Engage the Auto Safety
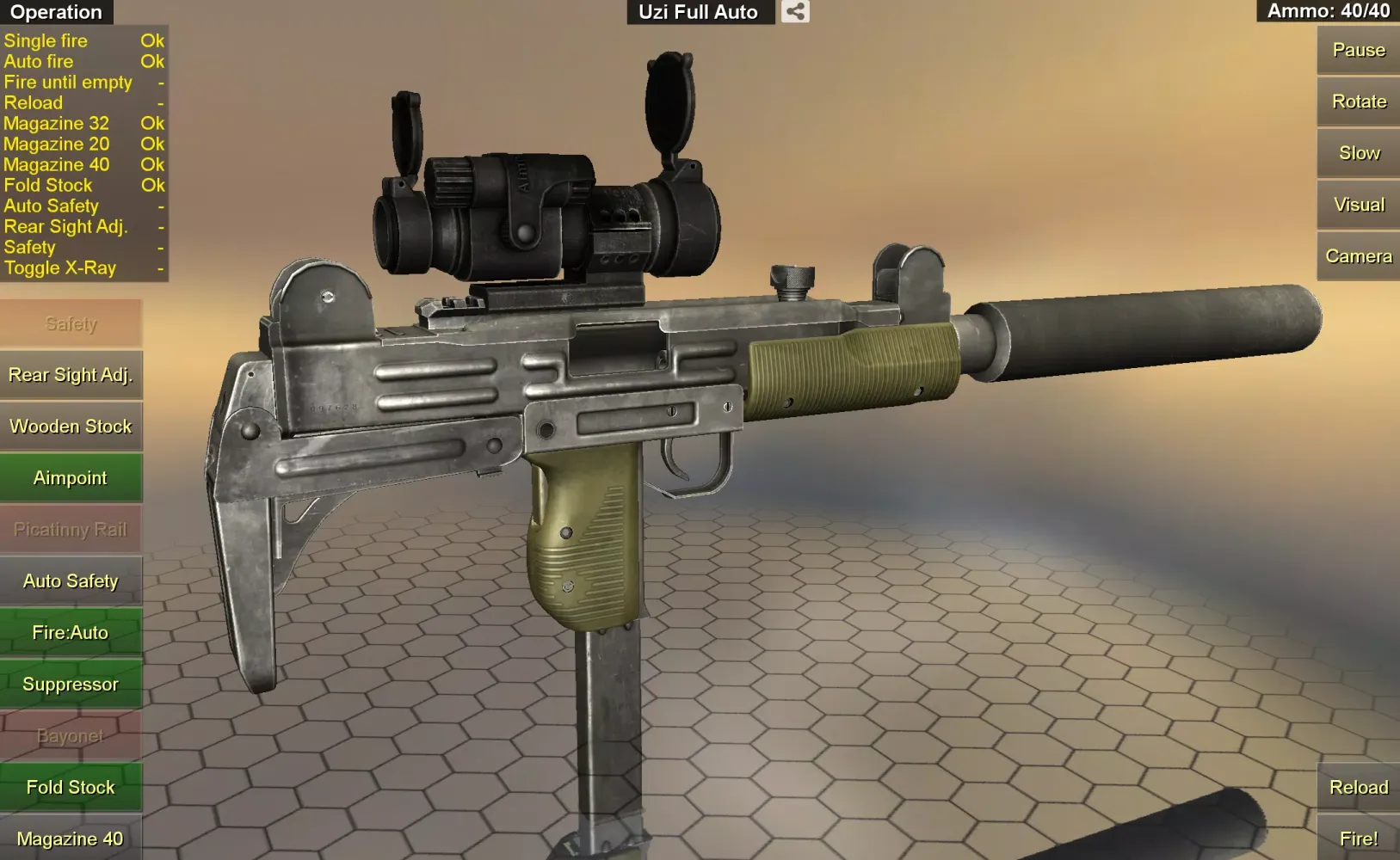The image size is (1400, 860). click(71, 580)
